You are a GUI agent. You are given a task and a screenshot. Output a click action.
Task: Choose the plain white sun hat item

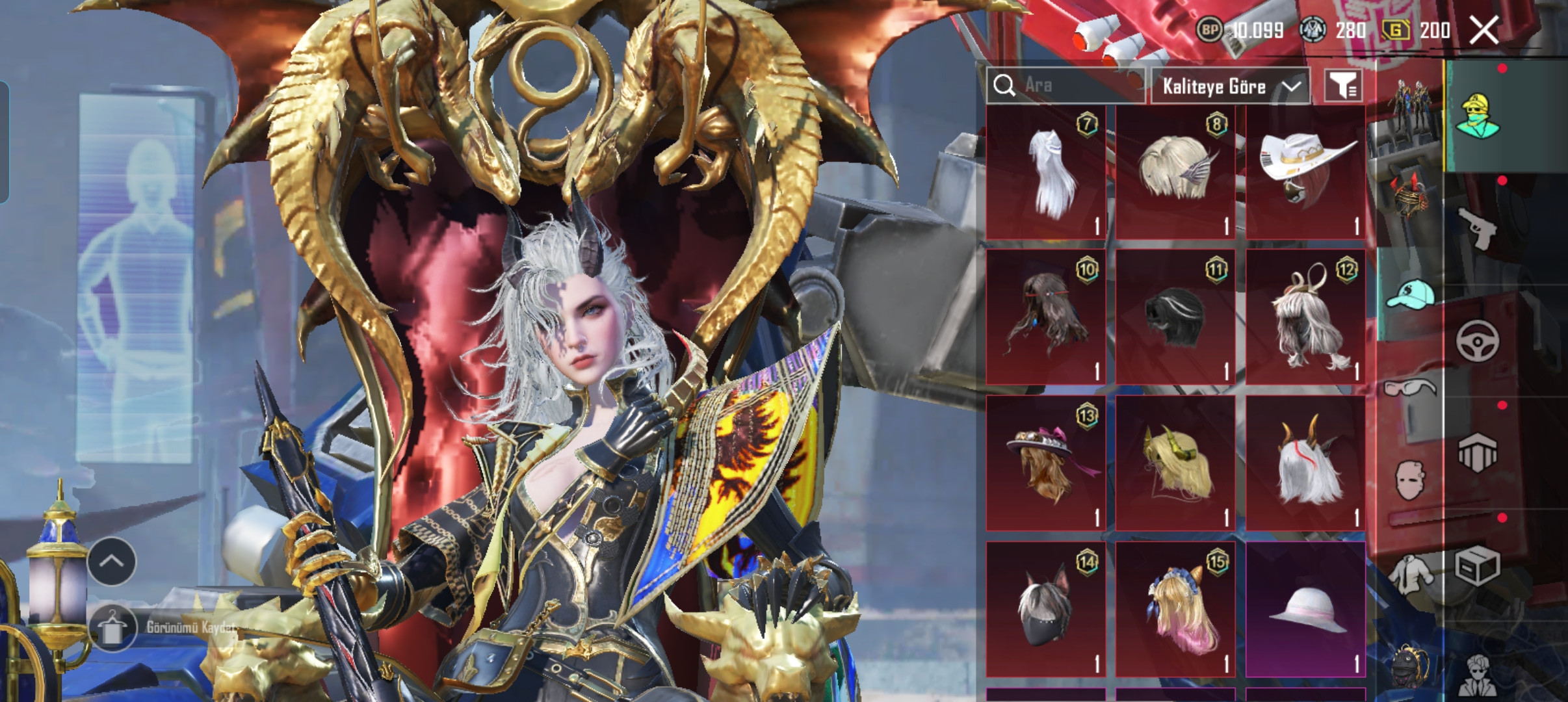[x=1305, y=608]
